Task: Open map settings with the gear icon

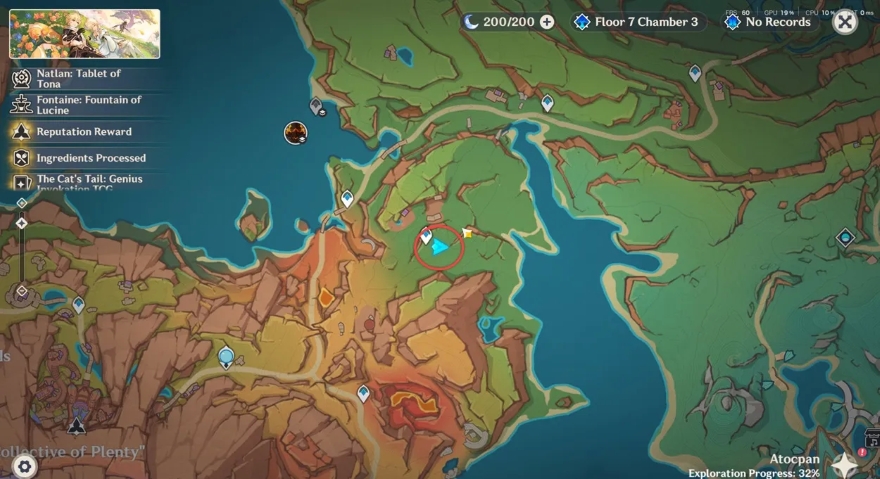Action: pyautogui.click(x=24, y=465)
